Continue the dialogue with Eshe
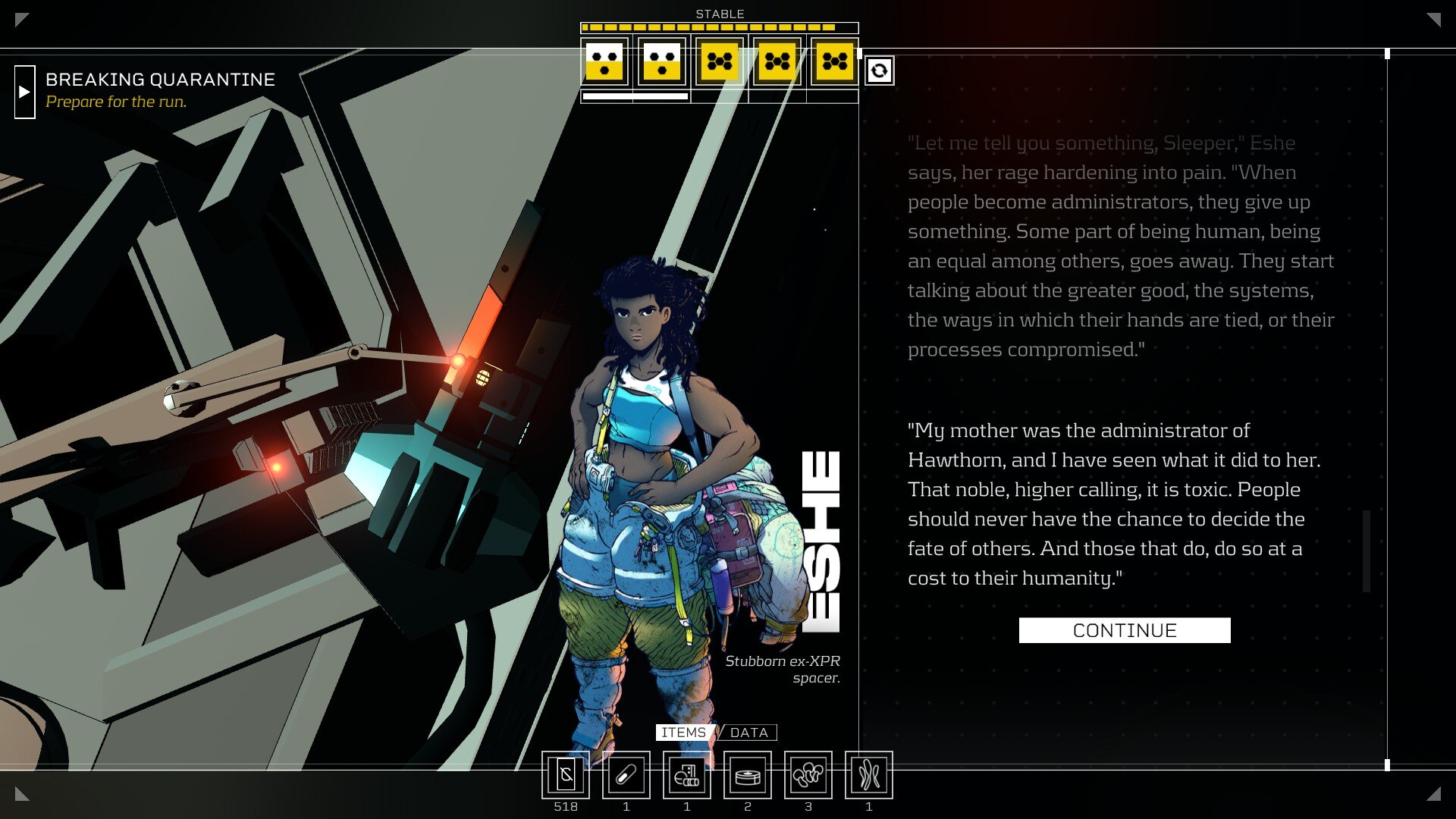The height and width of the screenshot is (819, 1456). coord(1124,630)
